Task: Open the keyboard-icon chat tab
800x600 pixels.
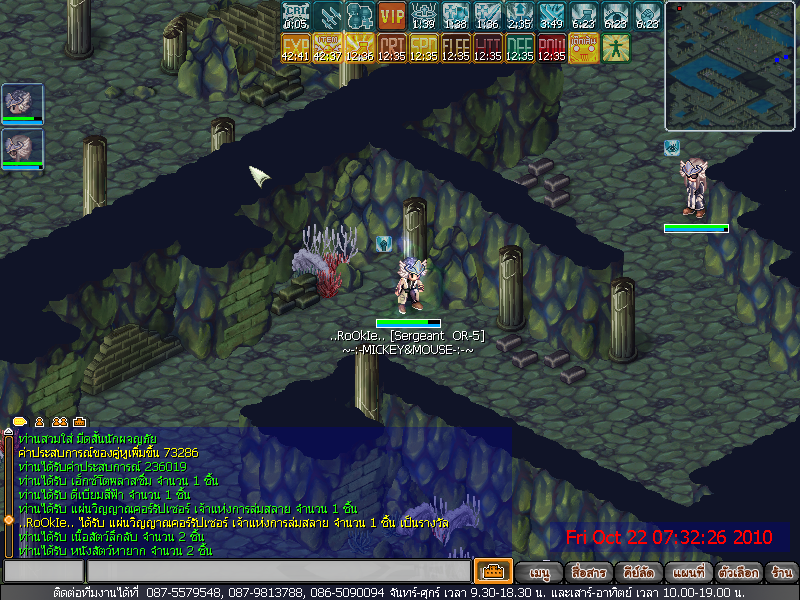Action: click(79, 422)
